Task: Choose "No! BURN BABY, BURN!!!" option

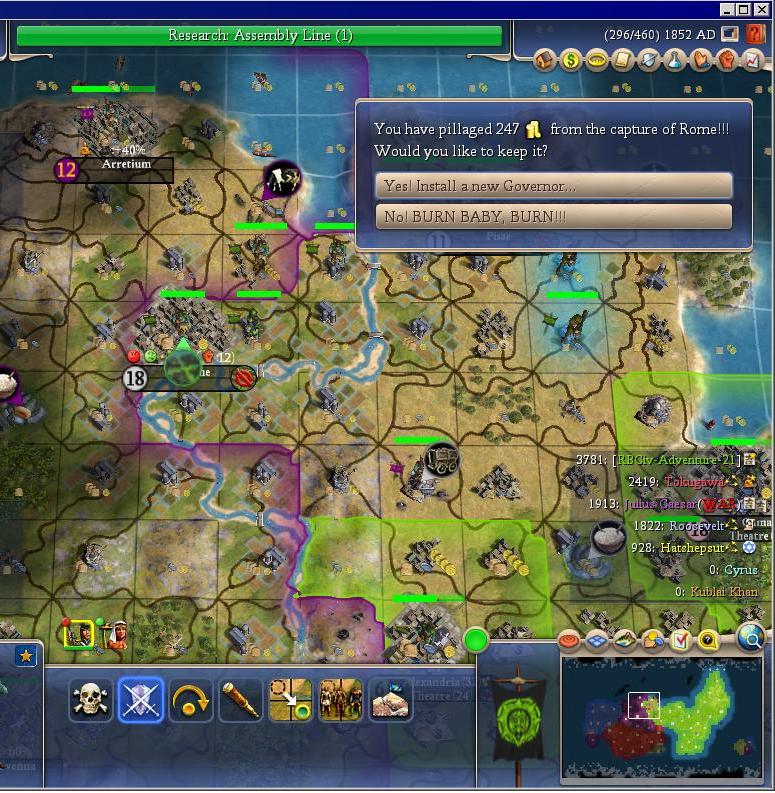Action: pyautogui.click(x=553, y=217)
